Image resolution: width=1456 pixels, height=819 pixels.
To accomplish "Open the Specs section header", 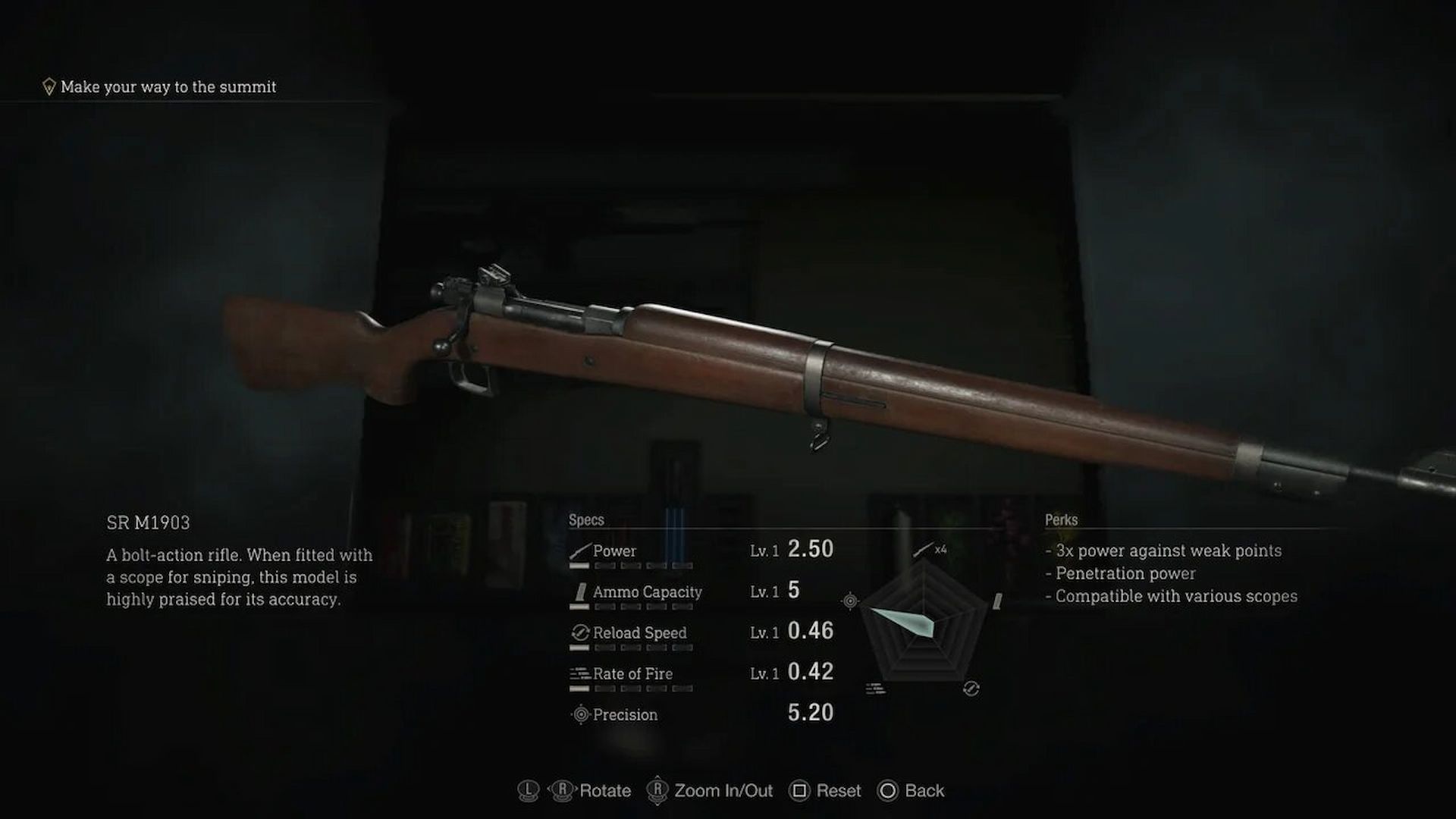I will tap(587, 519).
